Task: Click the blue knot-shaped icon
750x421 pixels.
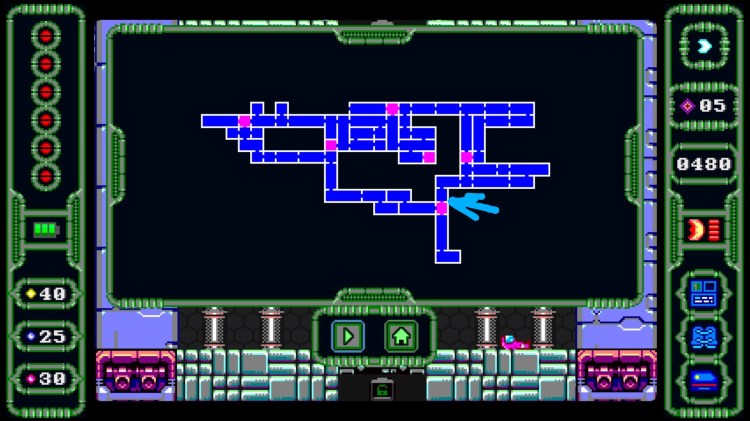Action: pyautogui.click(x=703, y=336)
